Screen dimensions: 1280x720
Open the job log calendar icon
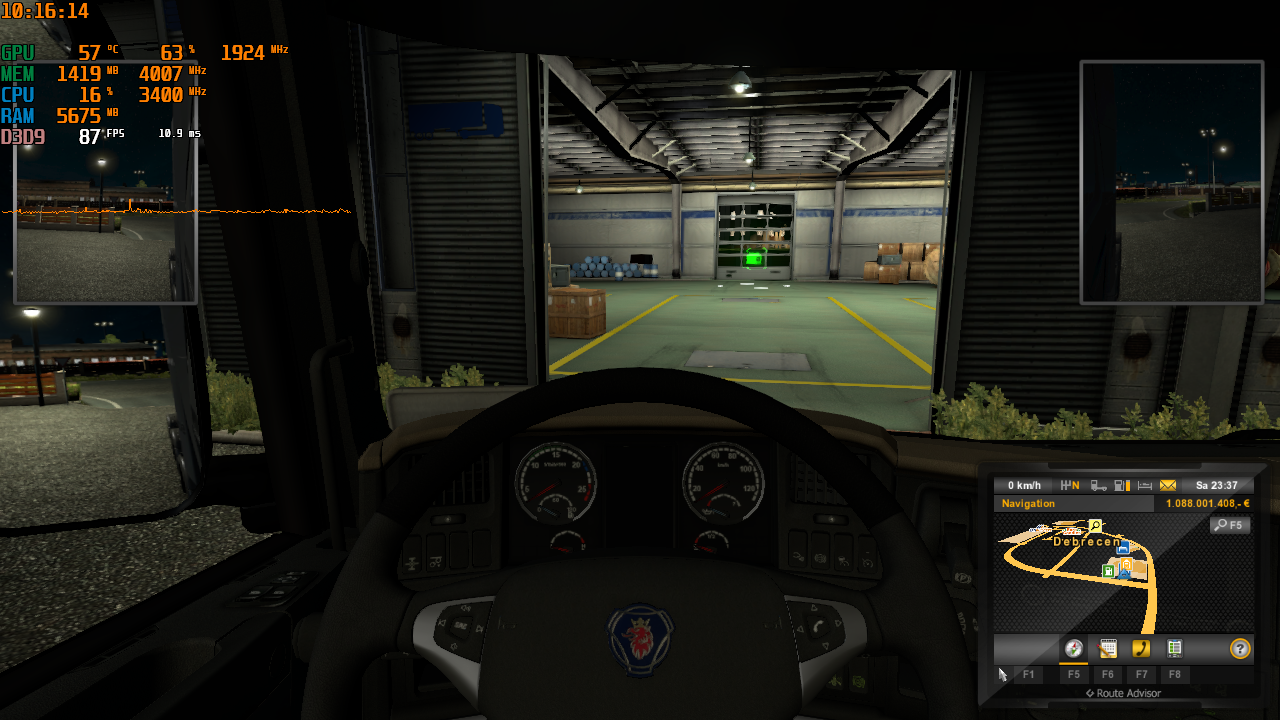click(x=1108, y=649)
